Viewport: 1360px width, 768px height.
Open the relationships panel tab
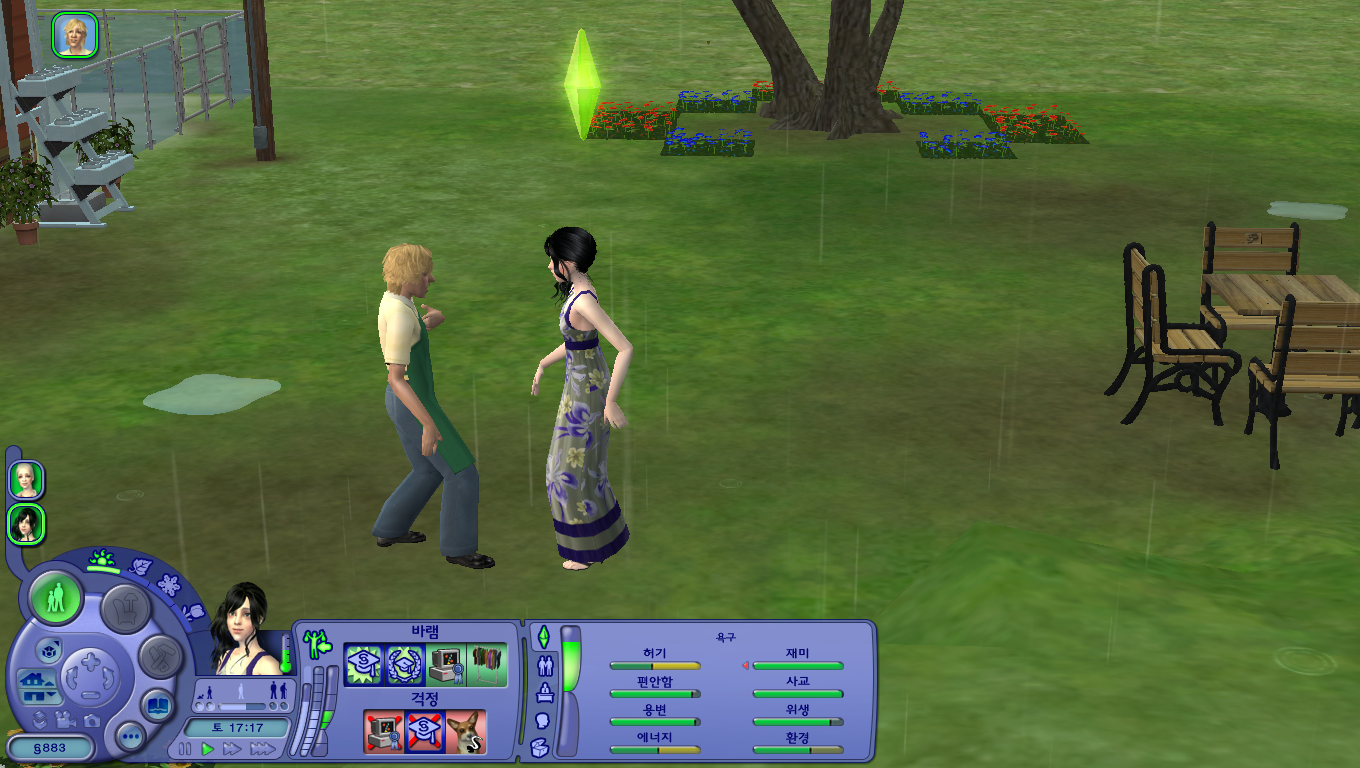click(x=545, y=665)
